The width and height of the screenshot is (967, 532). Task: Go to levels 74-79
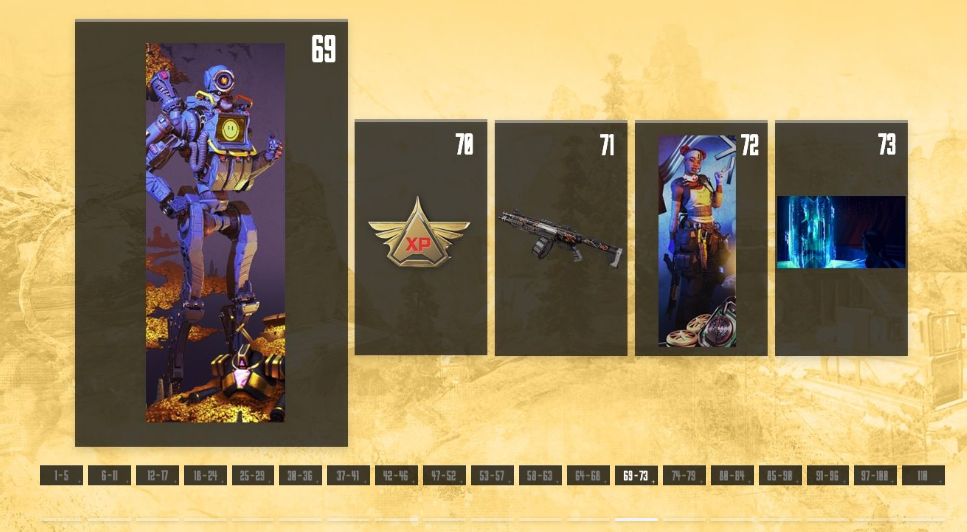click(684, 476)
